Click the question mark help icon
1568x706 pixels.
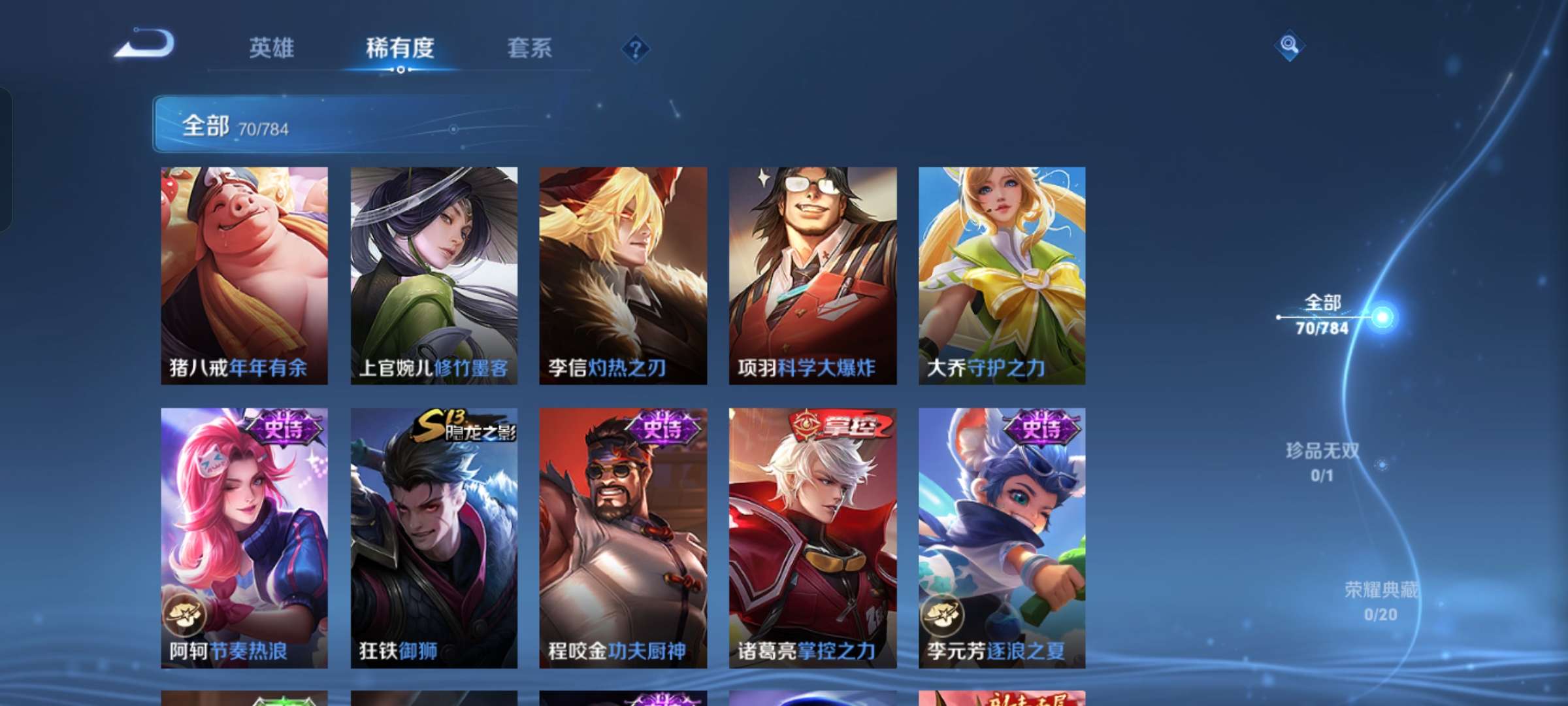click(x=635, y=48)
